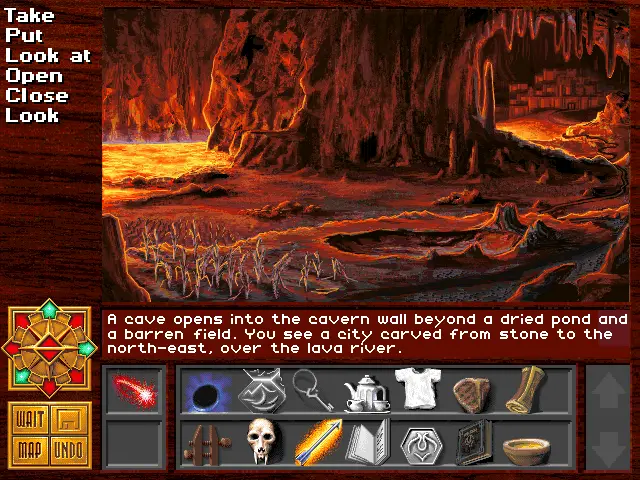
Task: Select the skull inventory item
Action: (262, 443)
